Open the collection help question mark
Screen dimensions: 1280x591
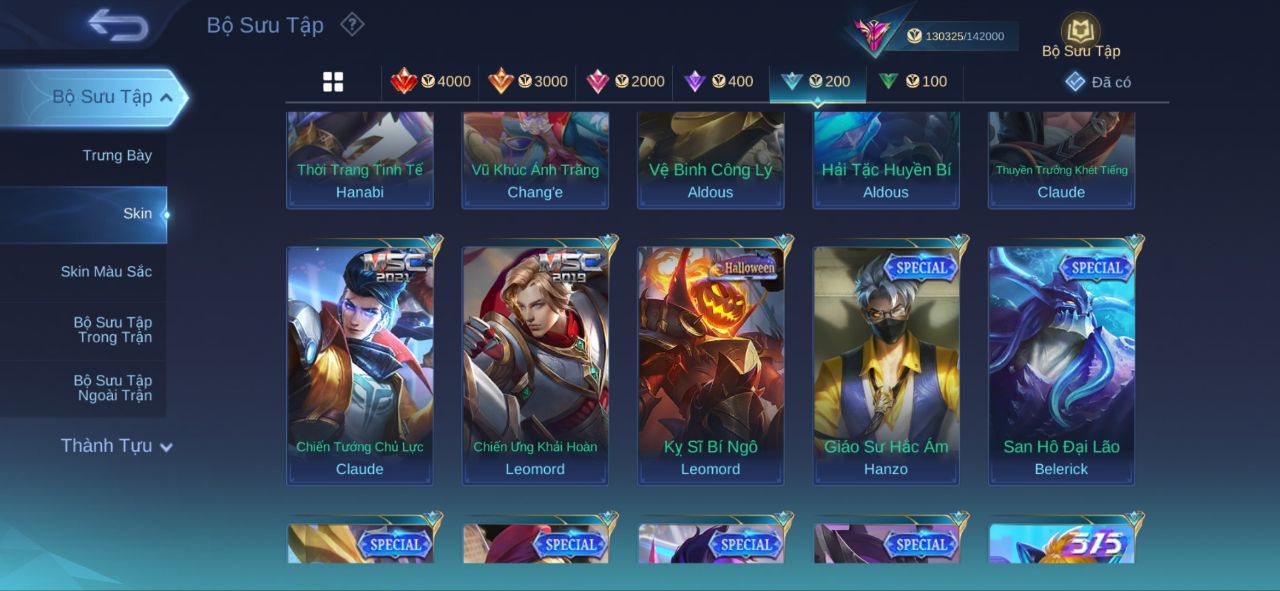pos(352,24)
